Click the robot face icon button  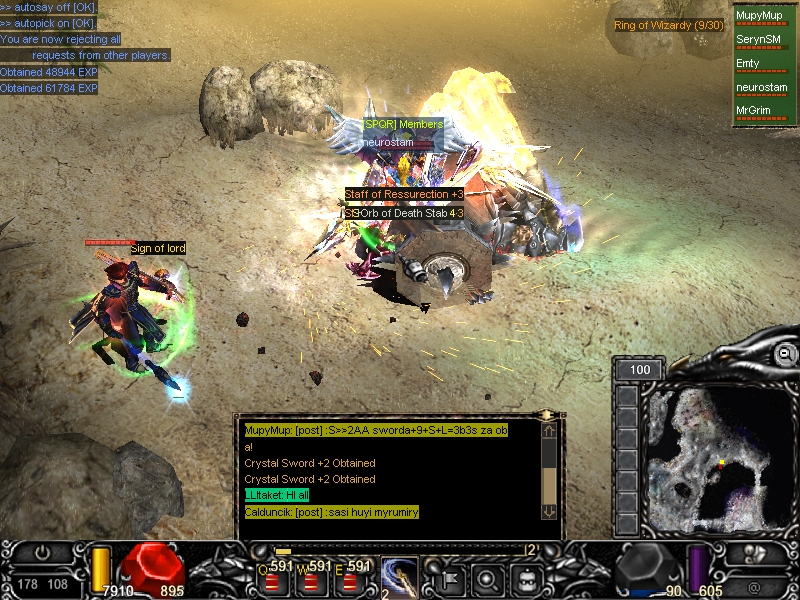[x=526, y=578]
